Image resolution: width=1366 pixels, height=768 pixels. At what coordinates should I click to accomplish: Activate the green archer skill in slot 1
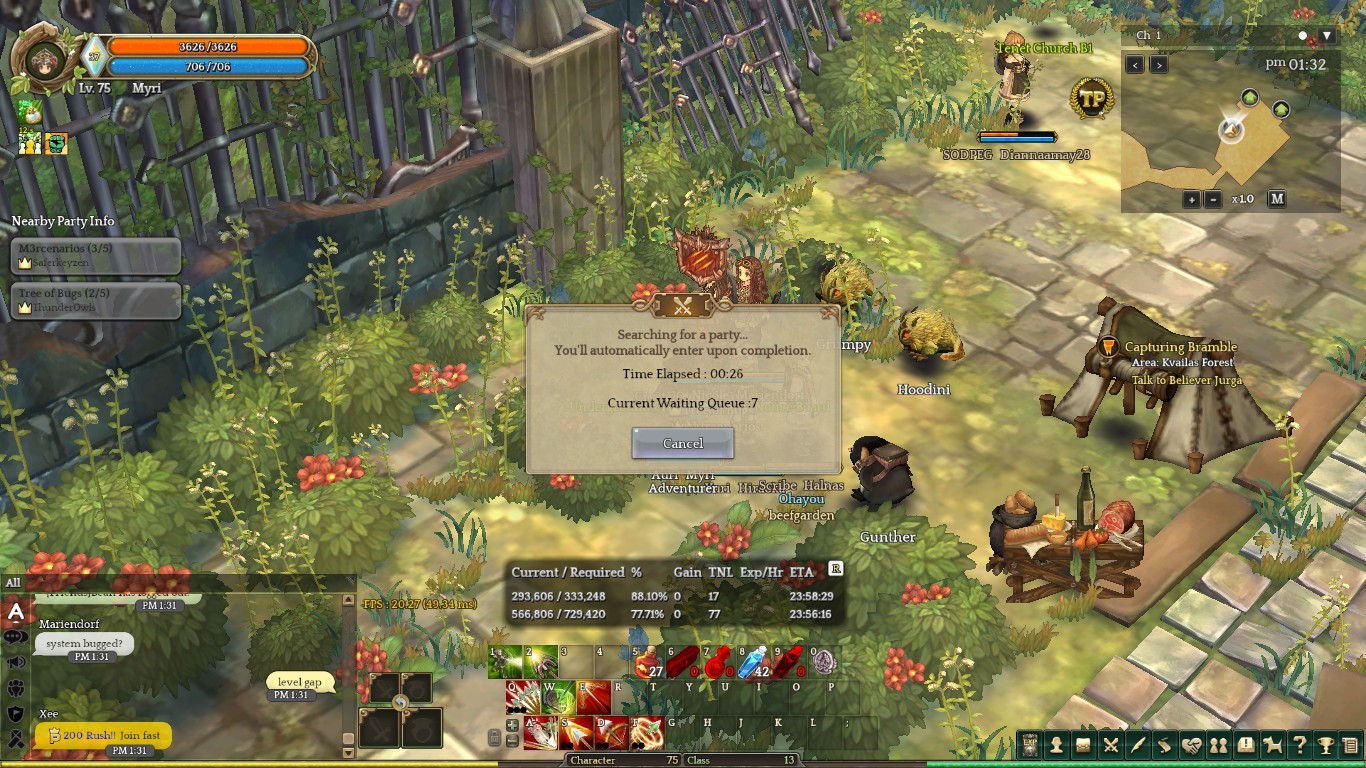(x=506, y=661)
